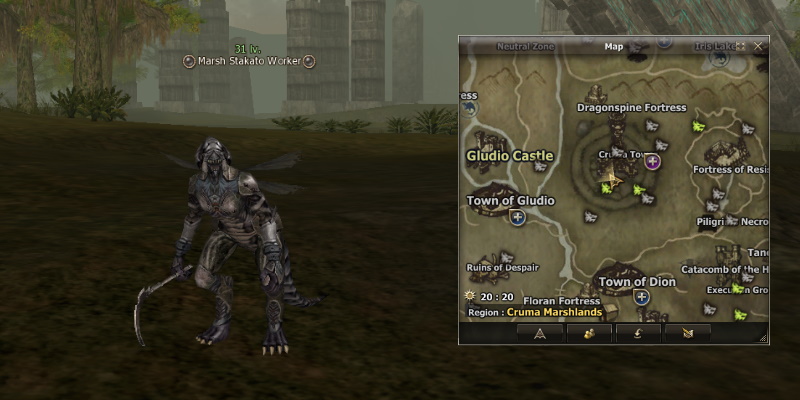Select Gludio Castle on the map
800x400 pixels.
[510, 156]
